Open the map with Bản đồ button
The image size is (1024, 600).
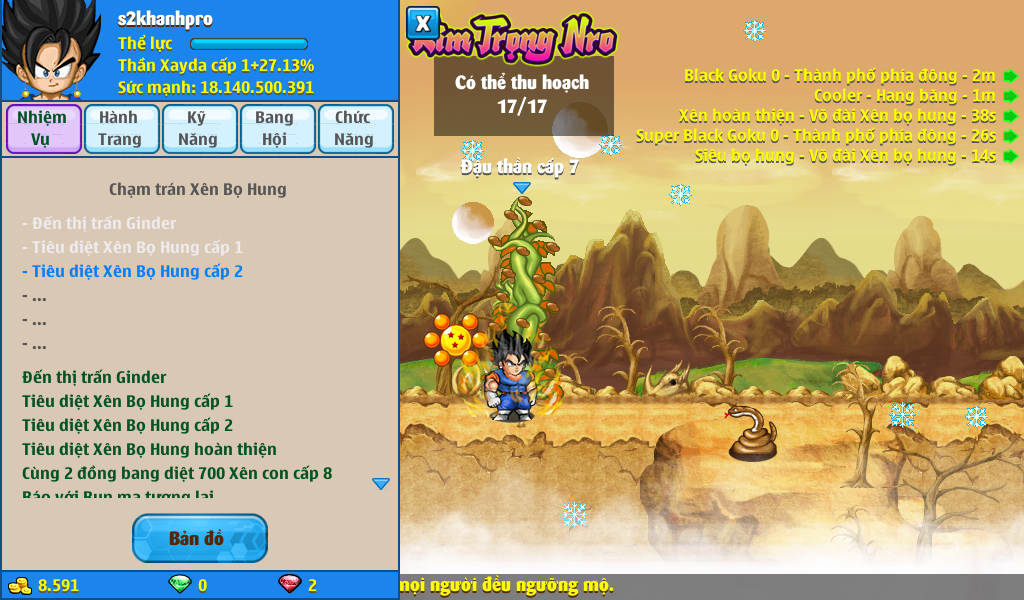coord(199,538)
